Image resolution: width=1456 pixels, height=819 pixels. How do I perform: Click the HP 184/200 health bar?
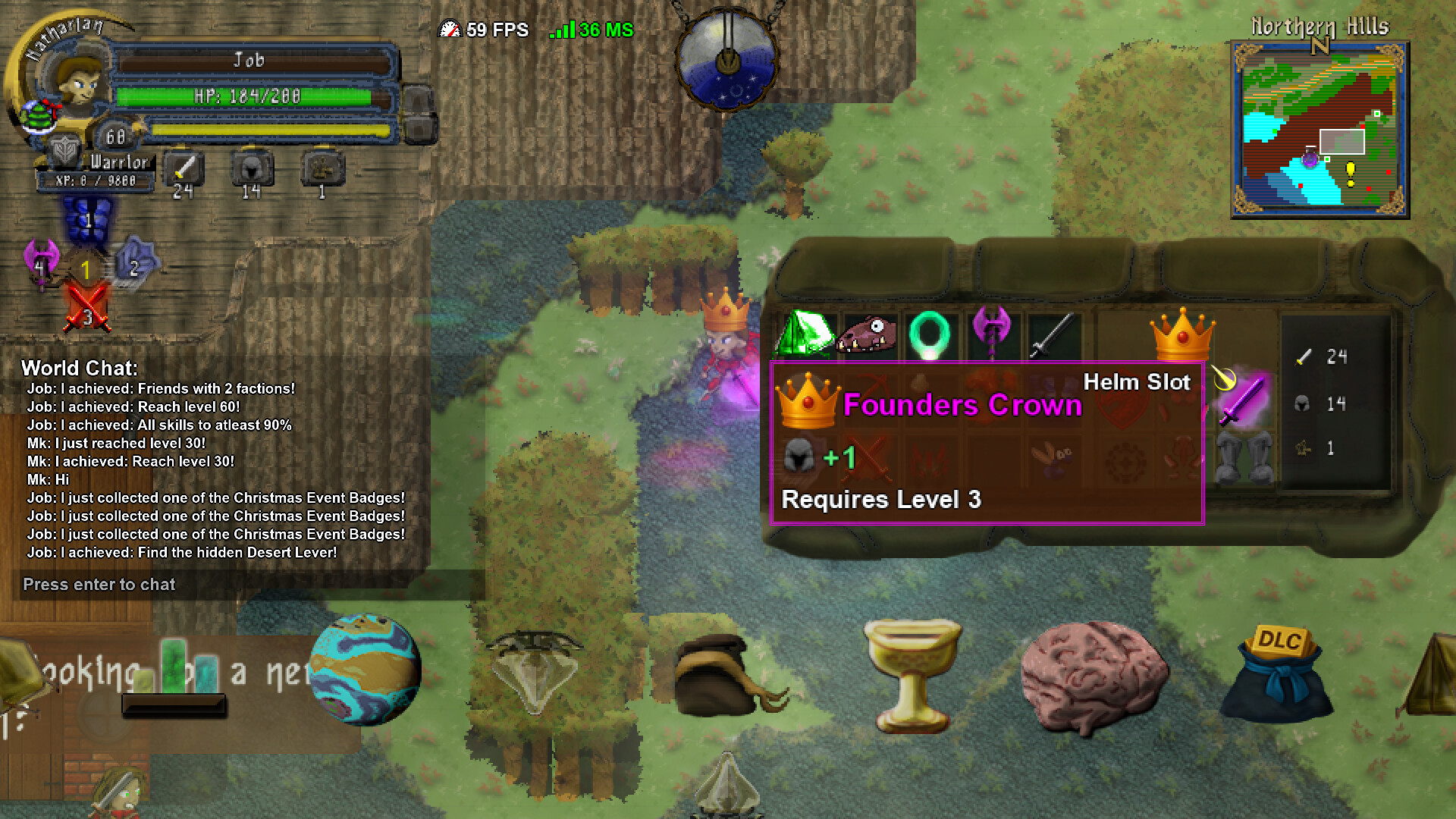(x=250, y=97)
